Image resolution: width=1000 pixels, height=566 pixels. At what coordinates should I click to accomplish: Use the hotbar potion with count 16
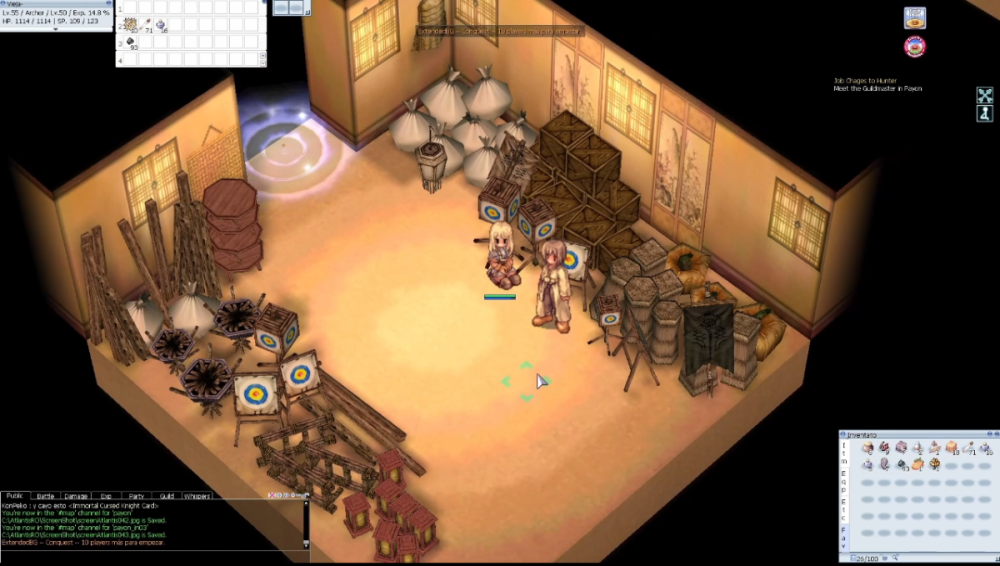pos(162,26)
